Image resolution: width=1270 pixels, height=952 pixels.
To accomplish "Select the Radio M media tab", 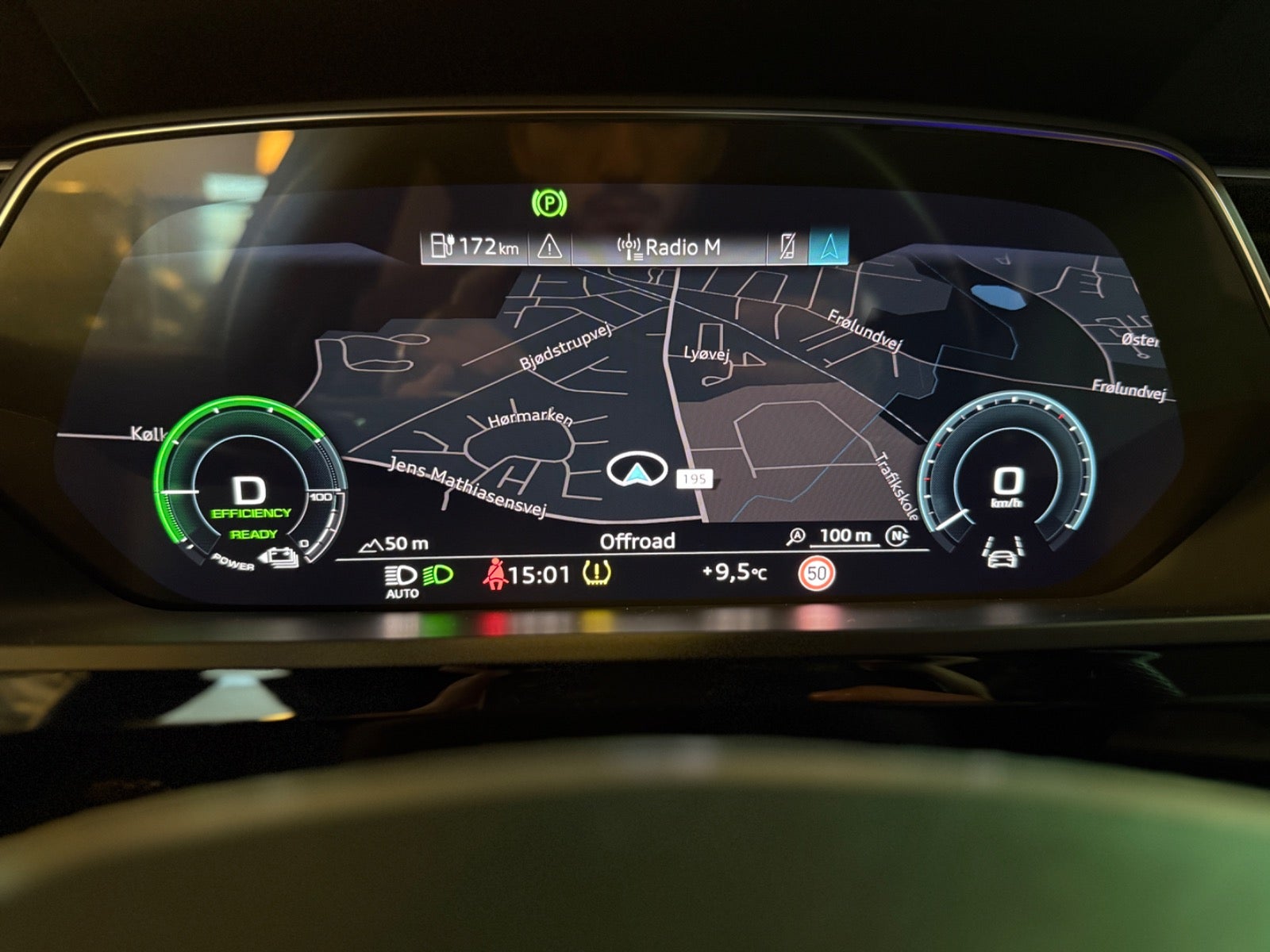I will click(x=669, y=248).
